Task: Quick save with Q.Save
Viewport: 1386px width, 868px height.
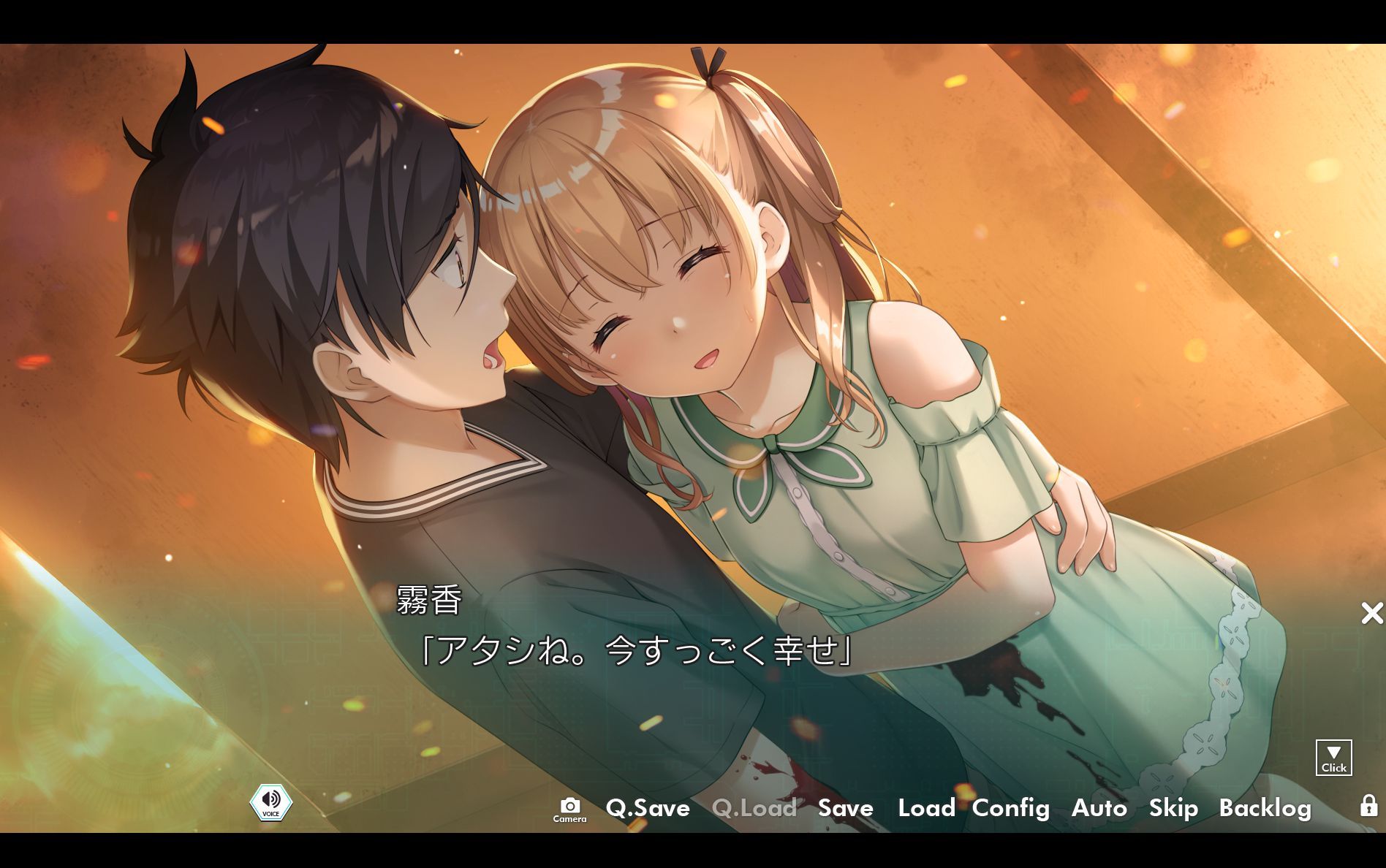Action: pyautogui.click(x=648, y=807)
